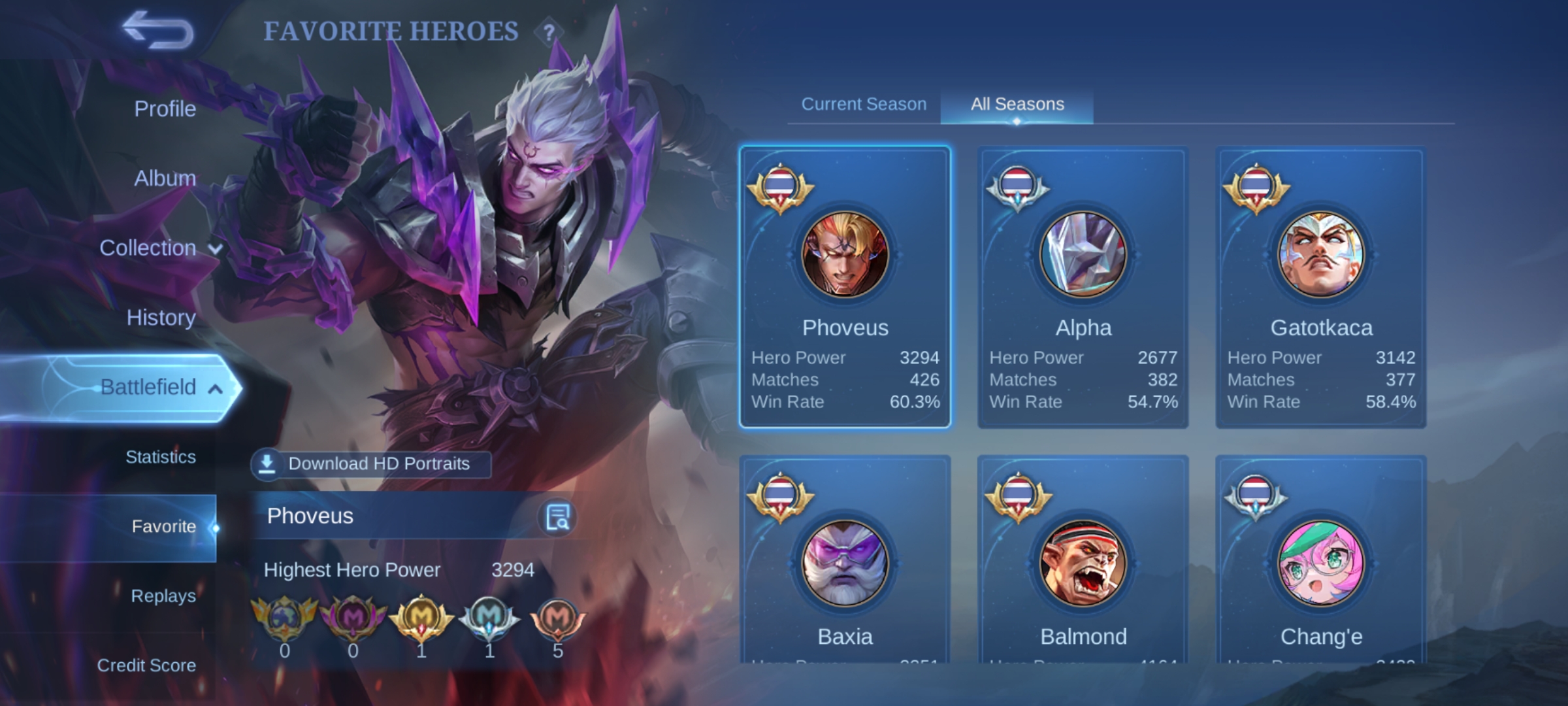1568x706 pixels.
Task: Open the Favorite Heroes help question mark
Action: click(549, 31)
